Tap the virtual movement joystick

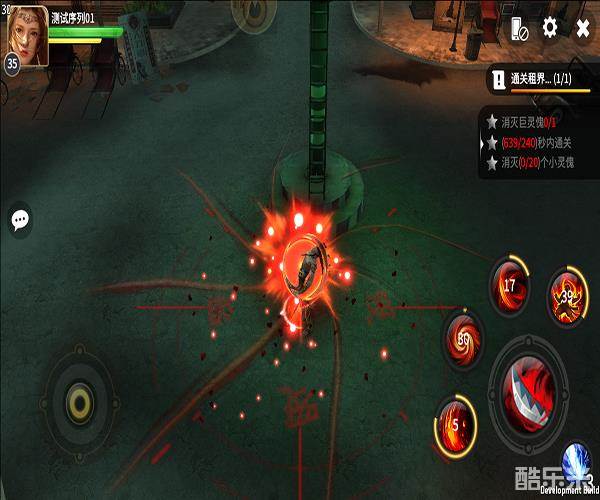click(78, 403)
